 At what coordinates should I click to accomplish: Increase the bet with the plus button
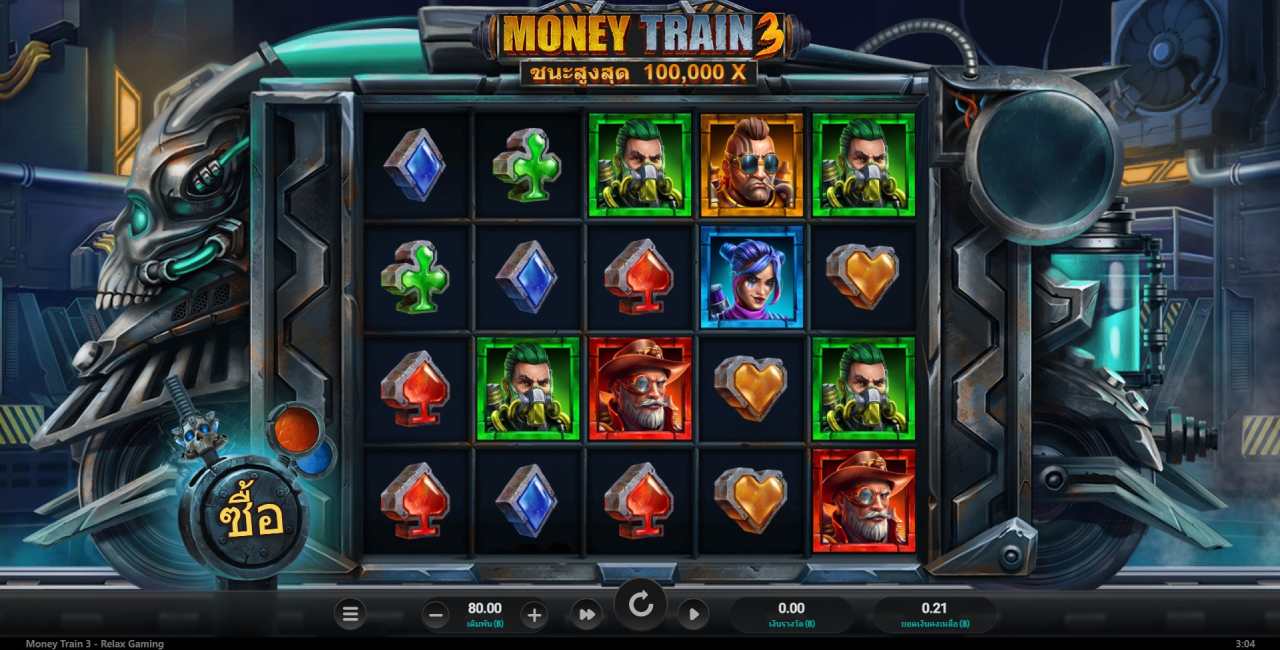pos(534,615)
